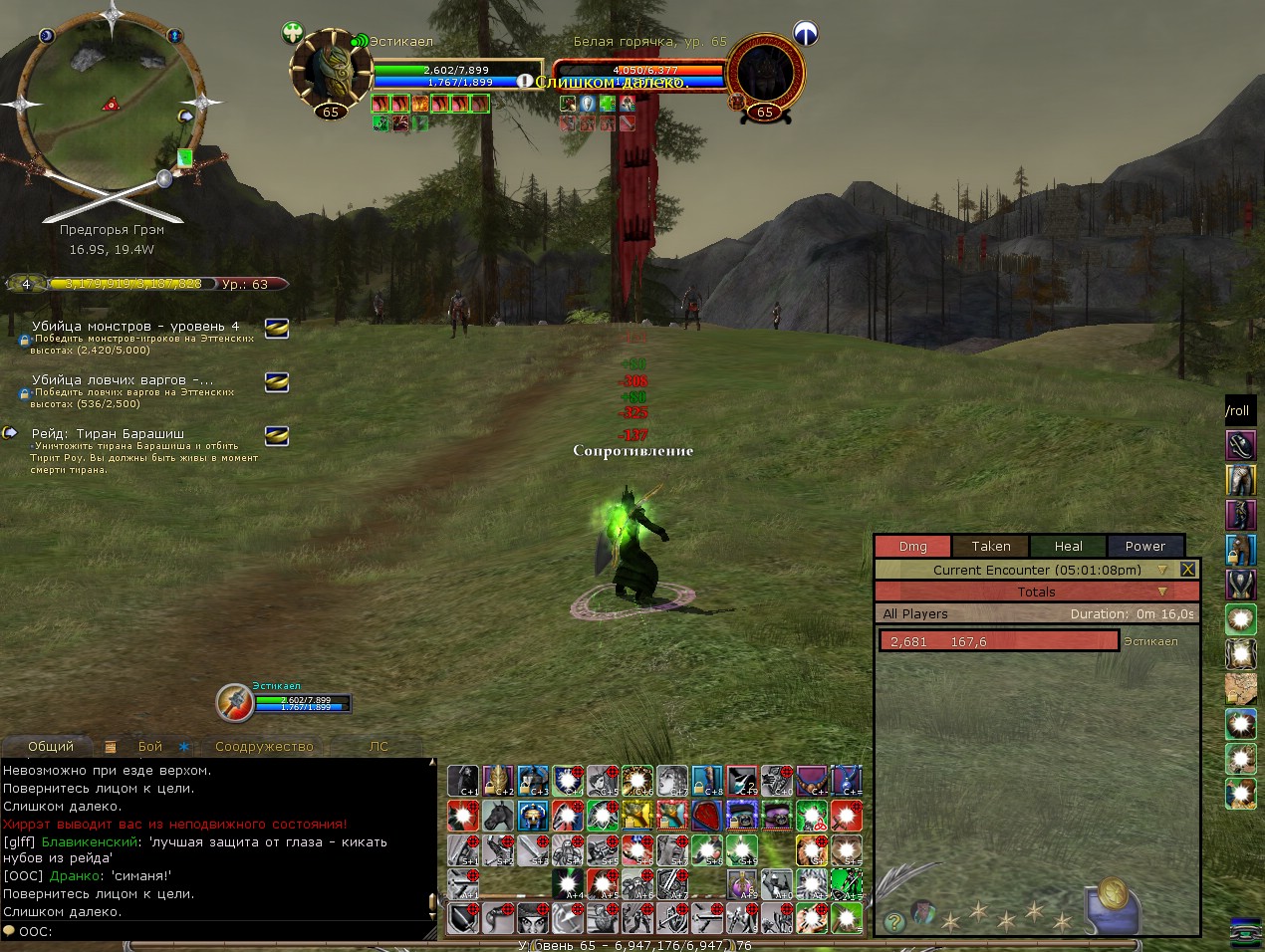Click the red shield hotbar slot
The height and width of the screenshot is (952, 1265).
(706, 816)
